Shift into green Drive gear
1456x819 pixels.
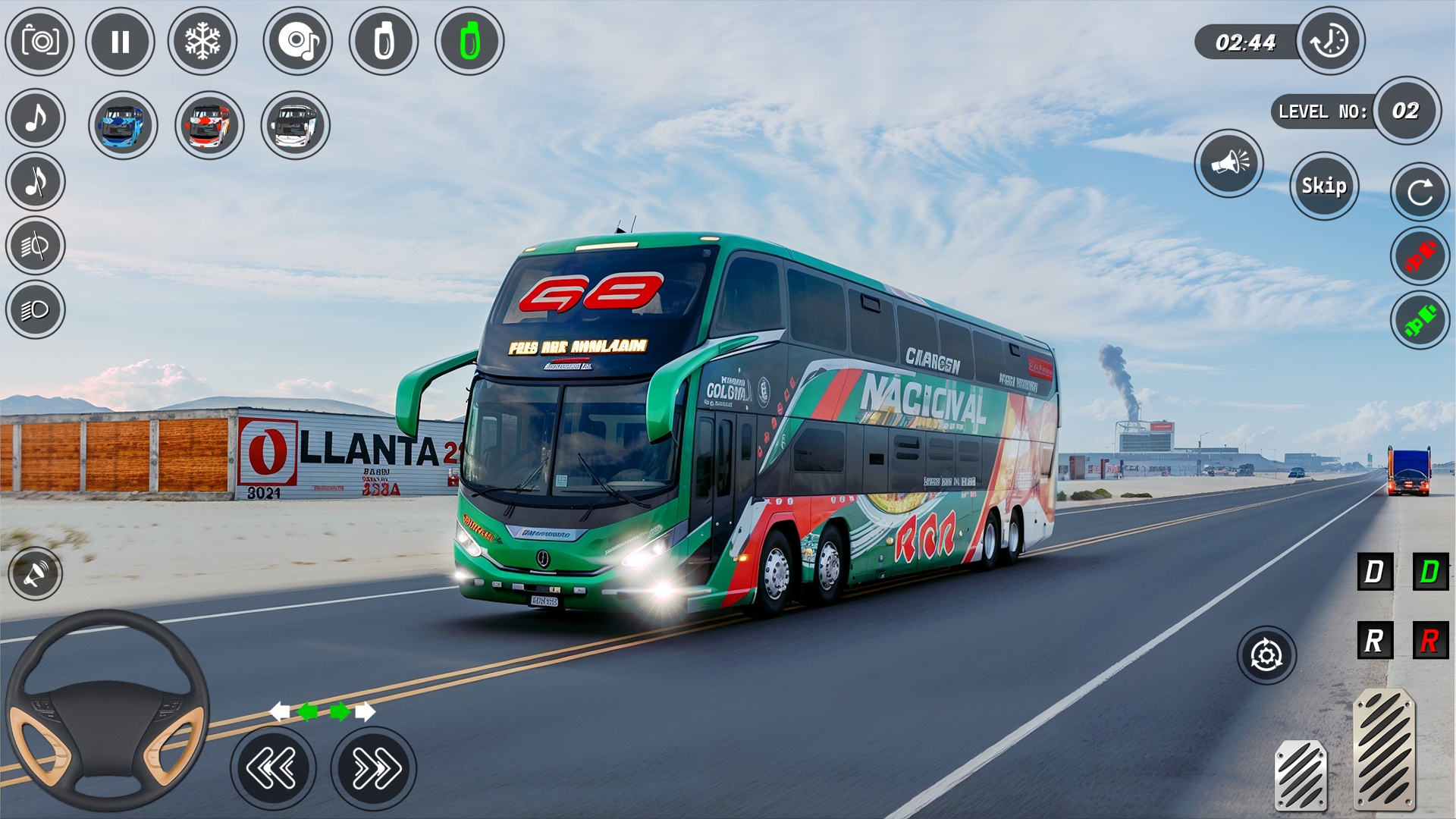(1430, 572)
